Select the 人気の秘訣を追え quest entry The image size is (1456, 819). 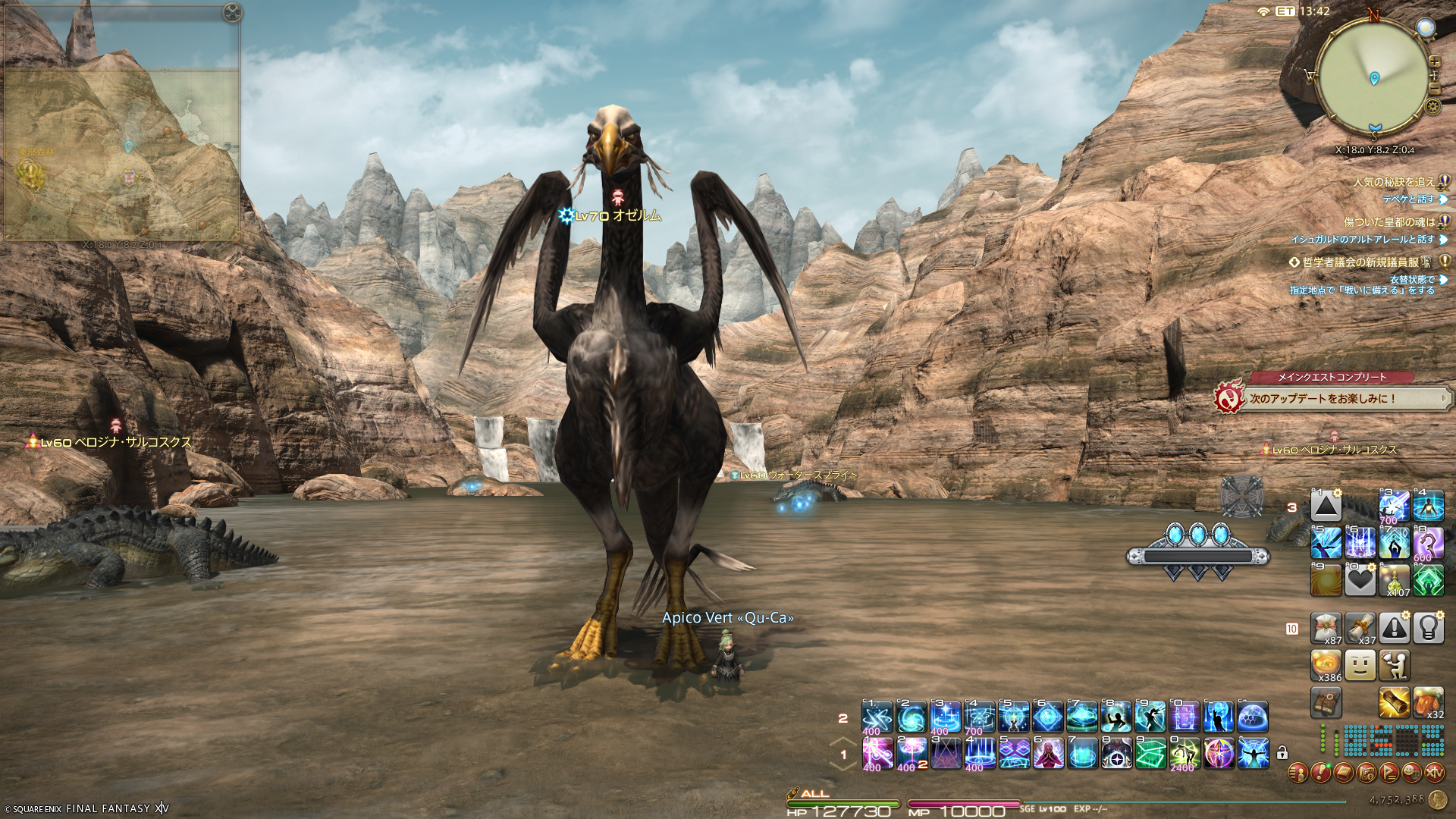tap(1394, 182)
